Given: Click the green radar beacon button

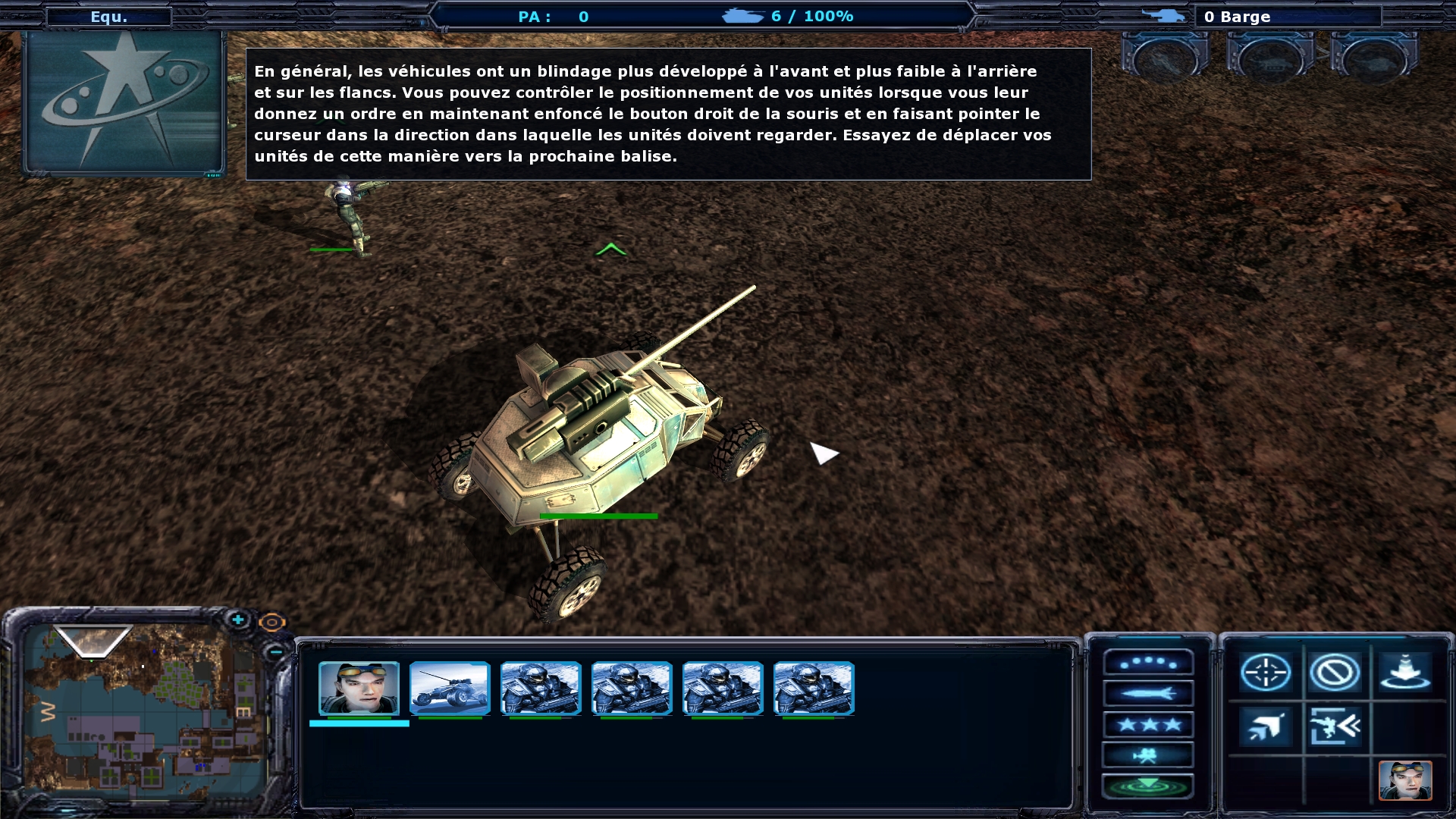Looking at the screenshot, I should (1148, 786).
